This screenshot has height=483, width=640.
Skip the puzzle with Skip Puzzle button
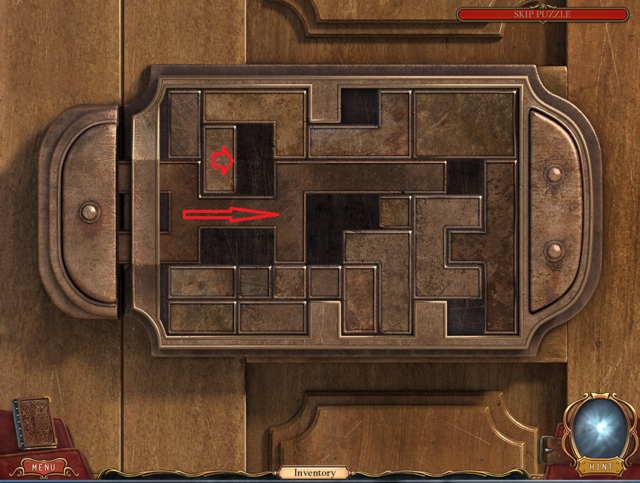click(541, 14)
